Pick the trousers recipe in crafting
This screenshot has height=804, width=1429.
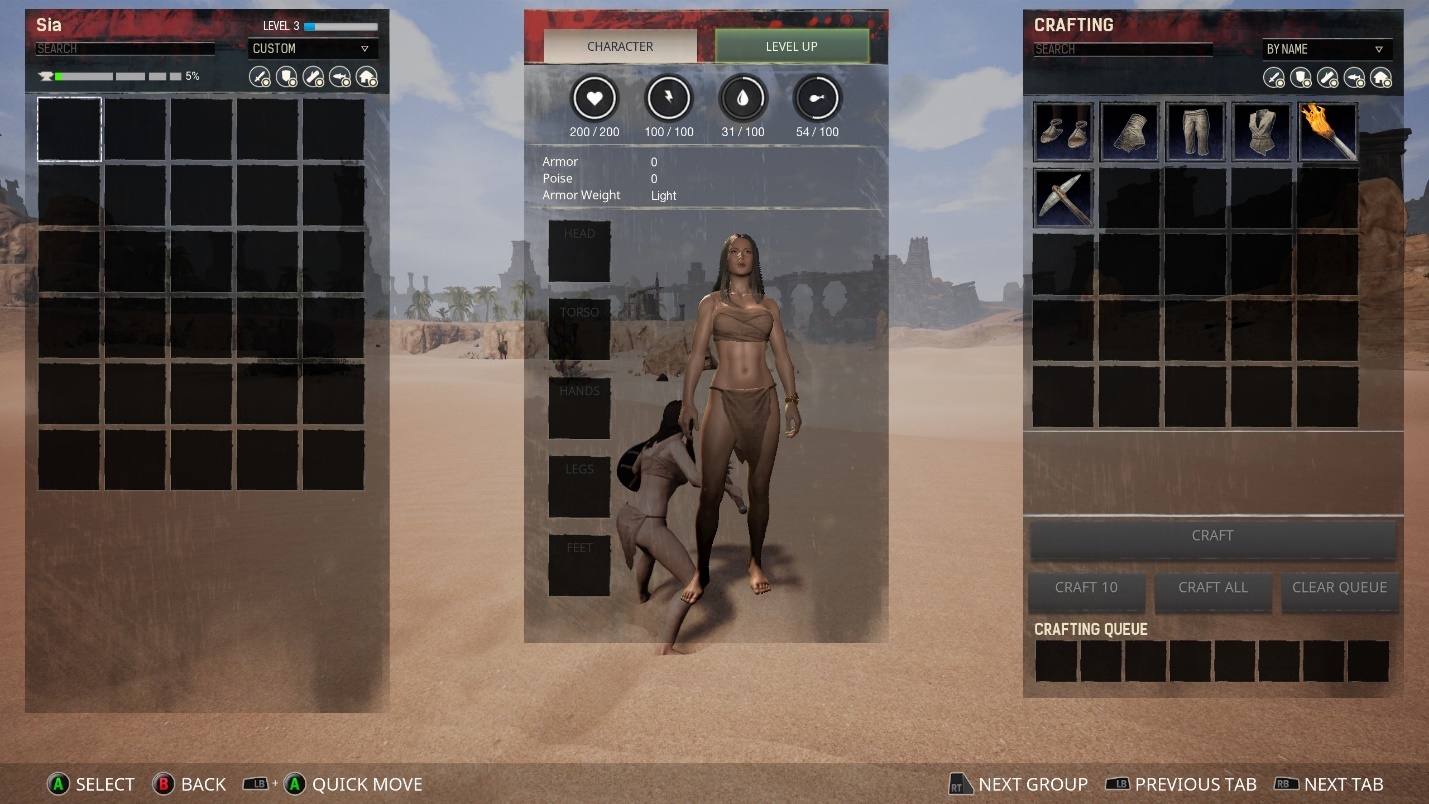pyautogui.click(x=1195, y=132)
